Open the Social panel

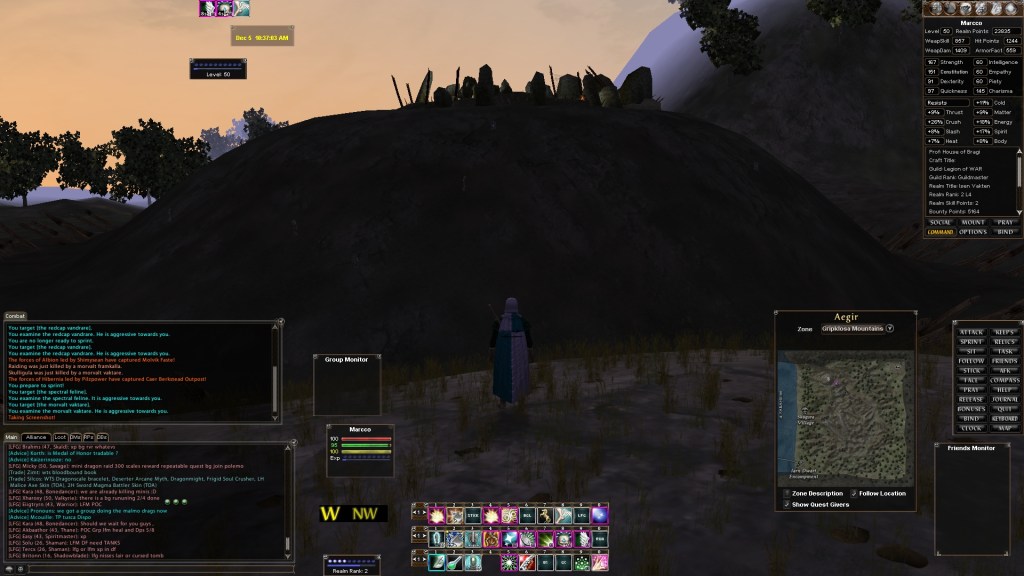point(940,222)
